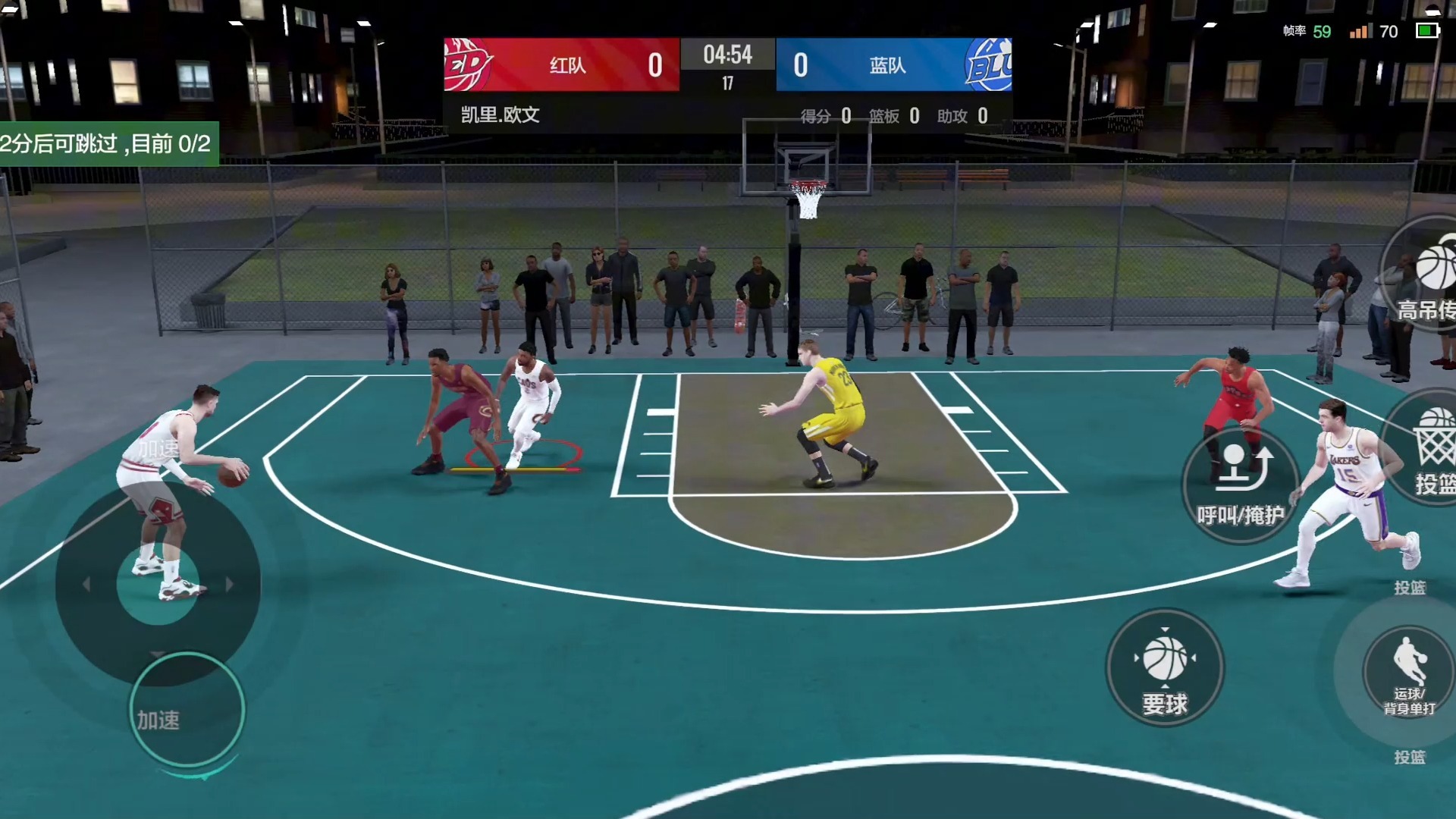Select the 04:54 game clock on the scoreboard
1456x819 pixels.
point(727,55)
